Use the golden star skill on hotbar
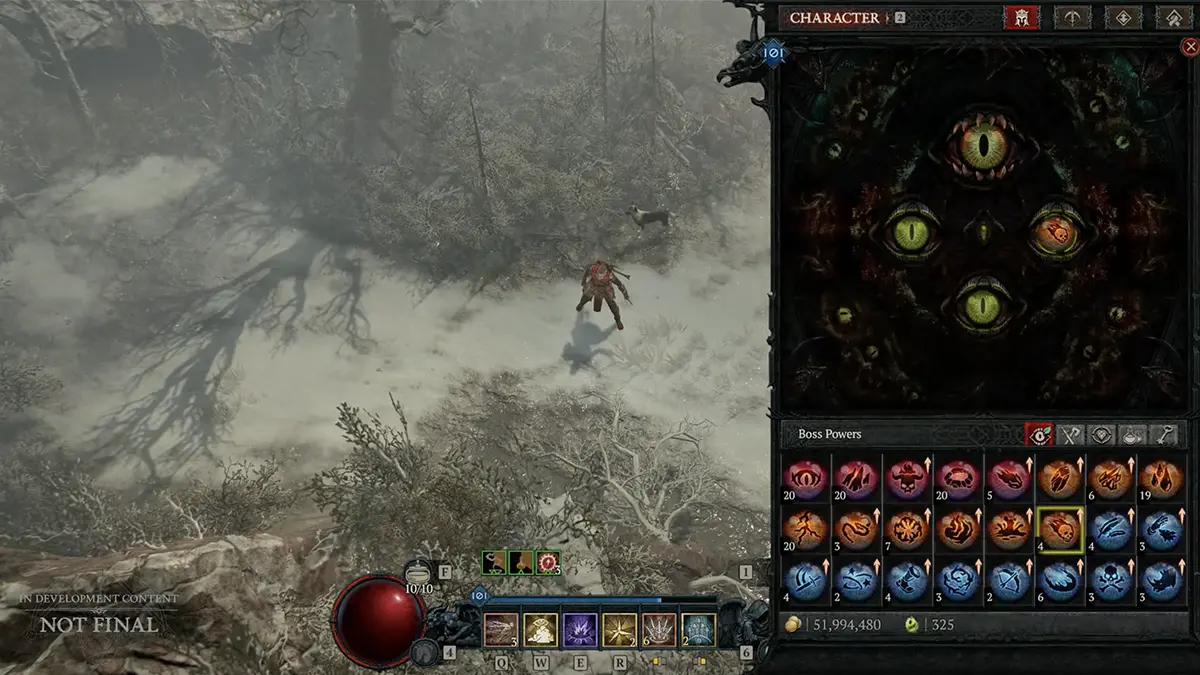Viewport: 1200px width, 675px height. click(x=620, y=630)
